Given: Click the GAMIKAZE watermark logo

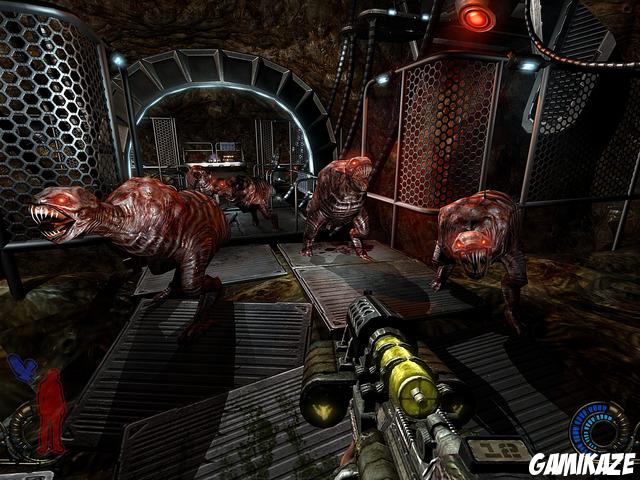Looking at the screenshot, I should [x=581, y=462].
